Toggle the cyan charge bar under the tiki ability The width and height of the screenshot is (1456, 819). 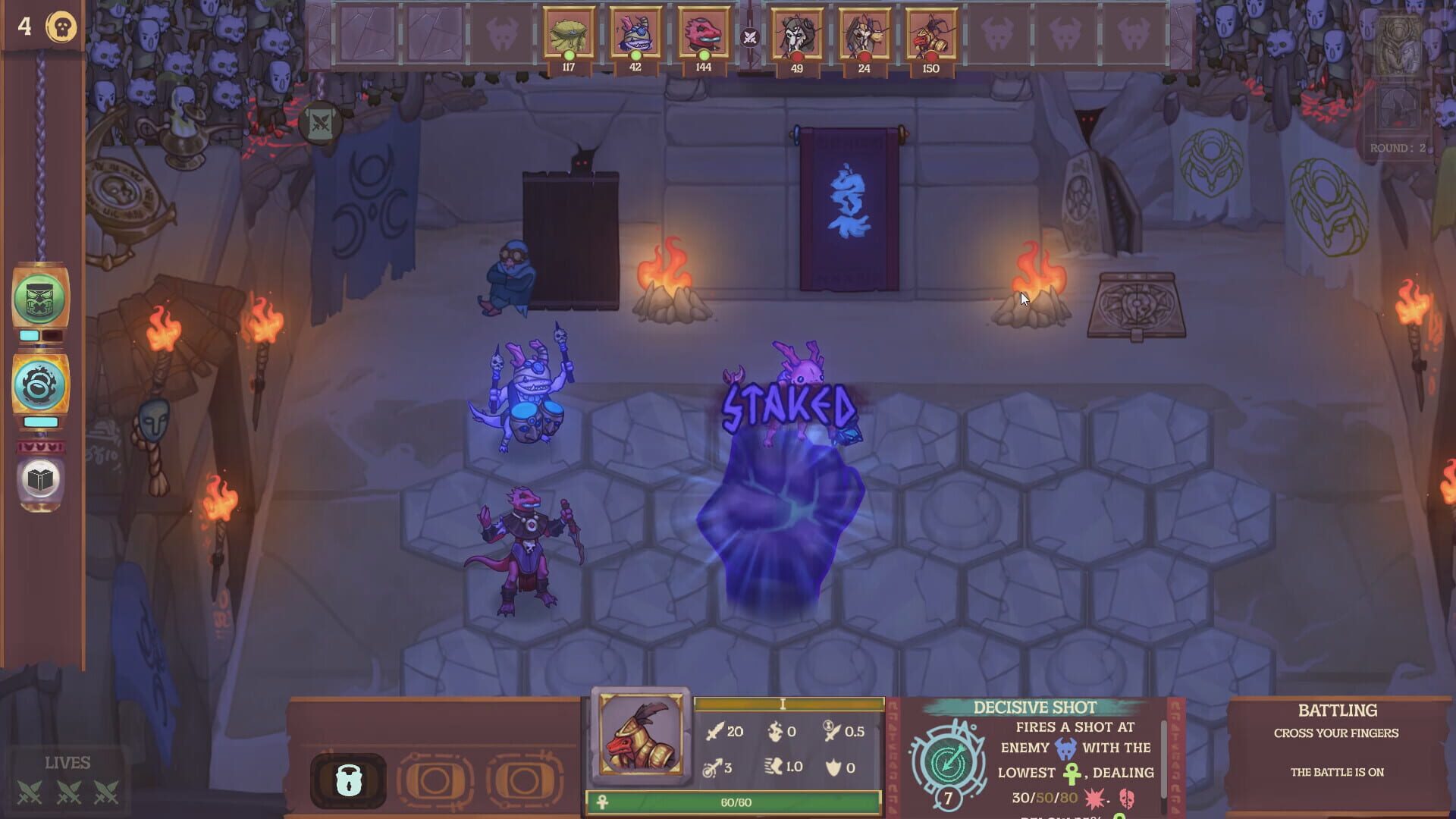(30, 334)
